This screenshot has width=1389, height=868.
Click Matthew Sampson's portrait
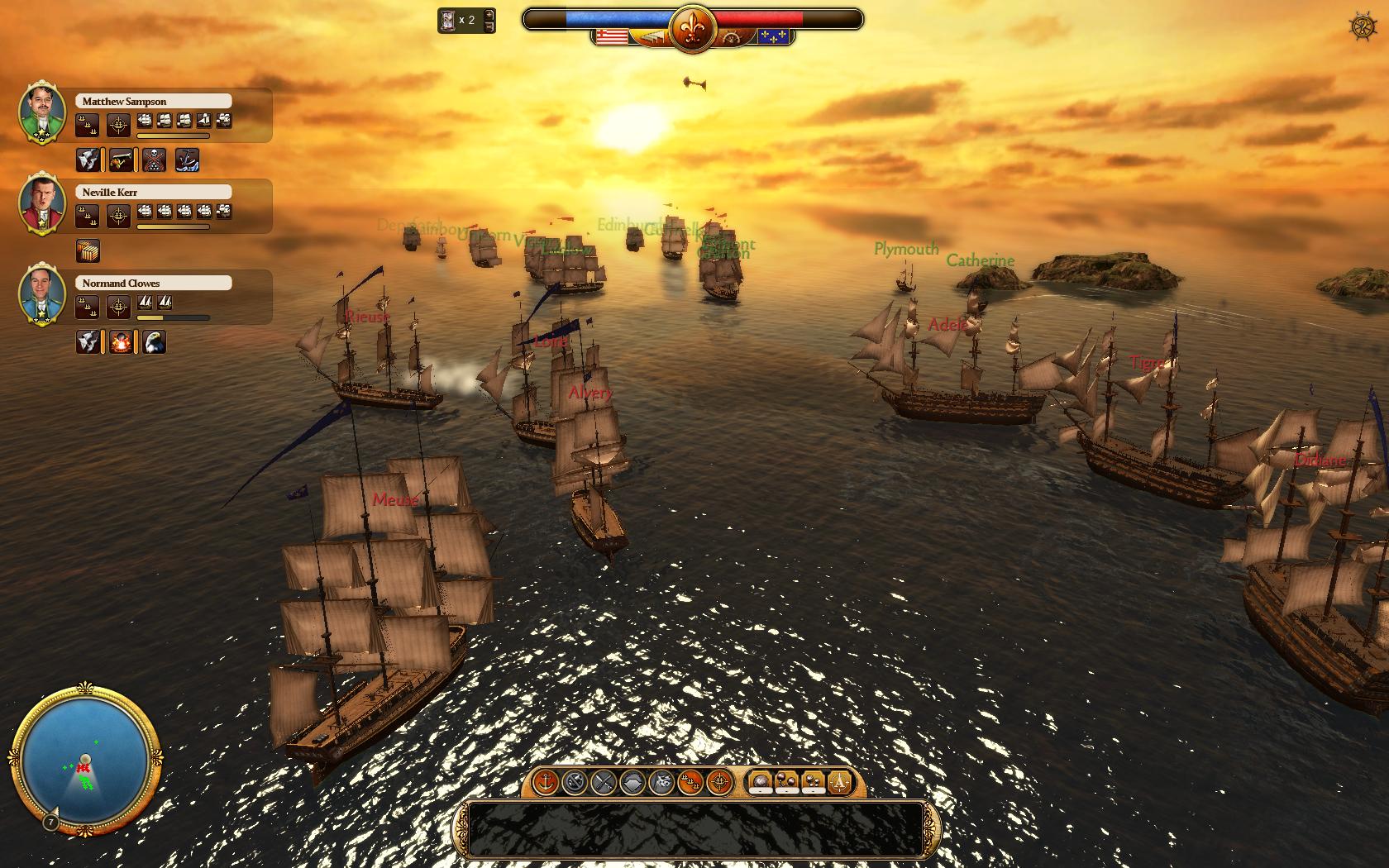[x=41, y=113]
